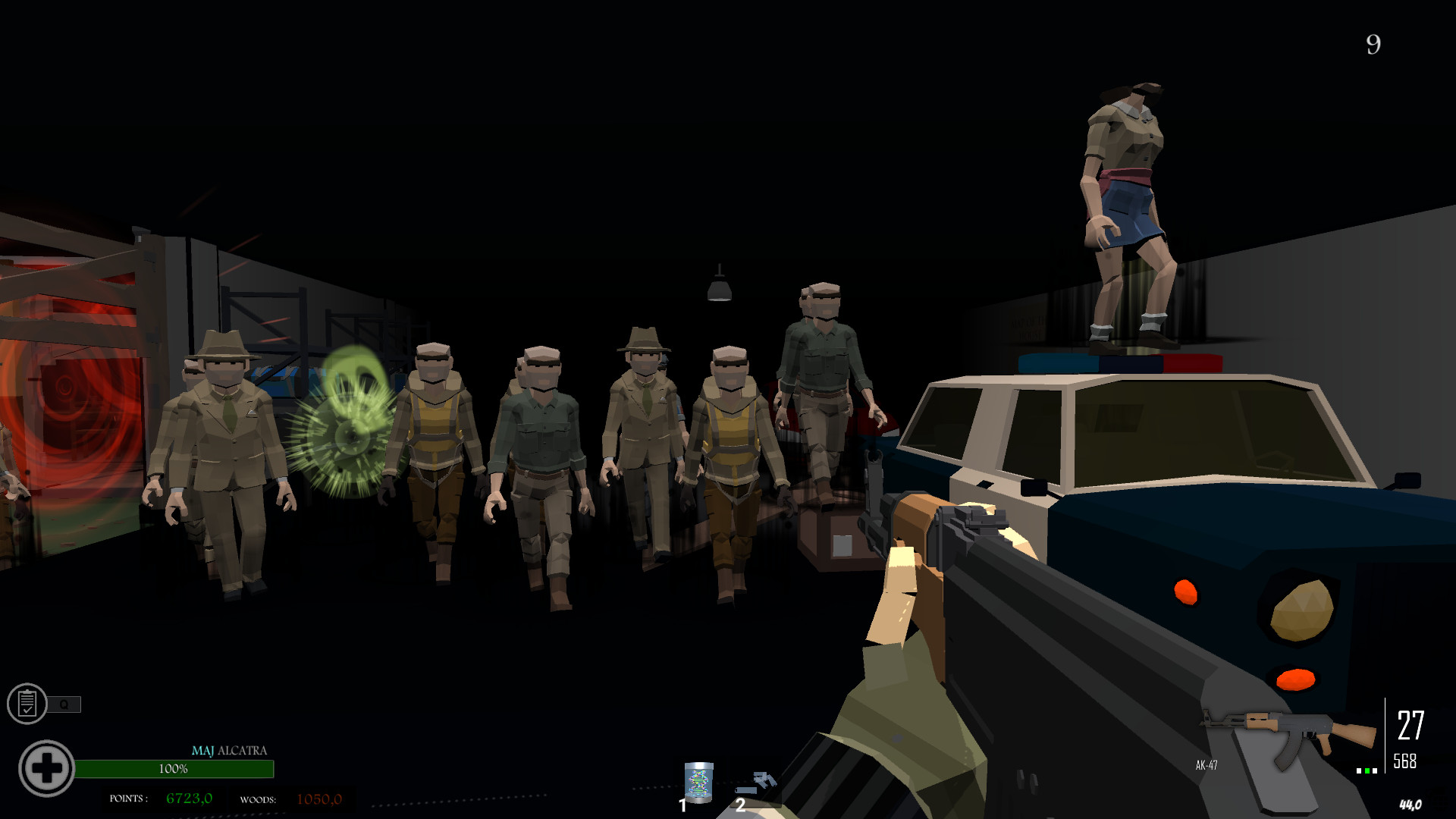Click the health cross icon
1456x819 pixels.
tap(47, 767)
